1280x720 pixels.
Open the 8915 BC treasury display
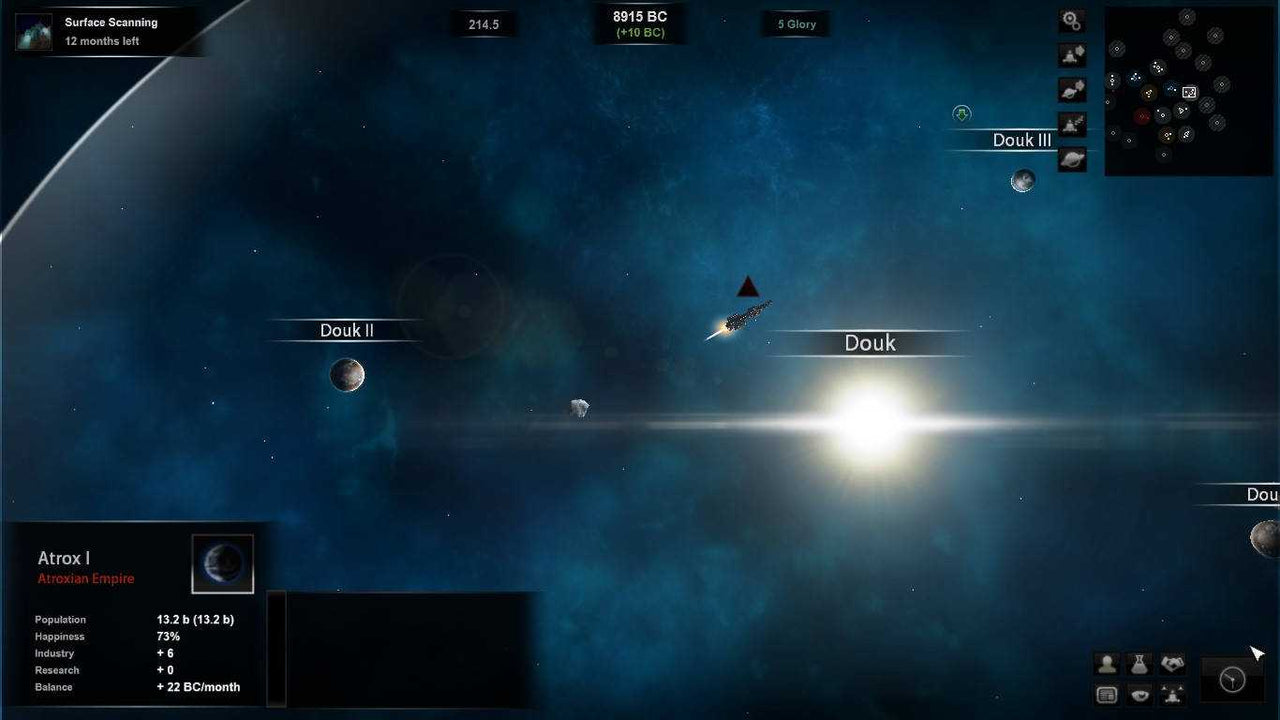coord(639,23)
